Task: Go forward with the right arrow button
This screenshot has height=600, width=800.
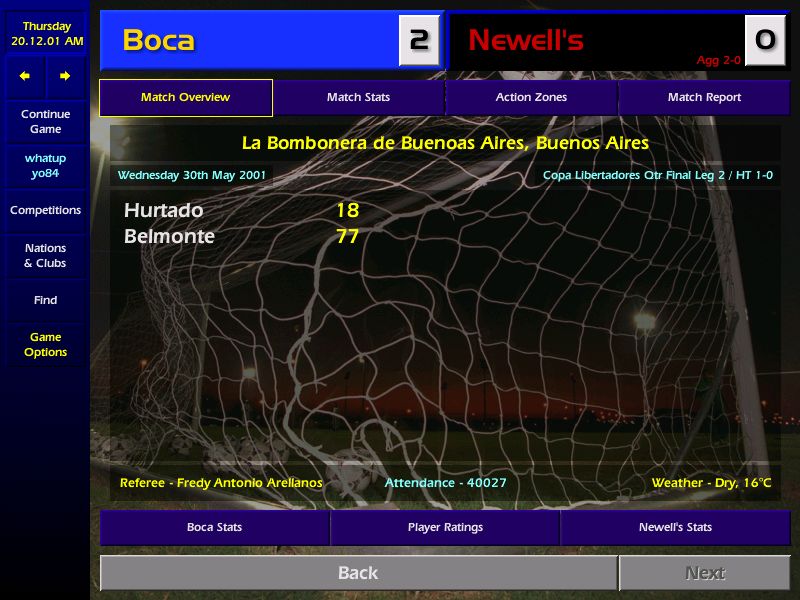Action: coord(65,76)
